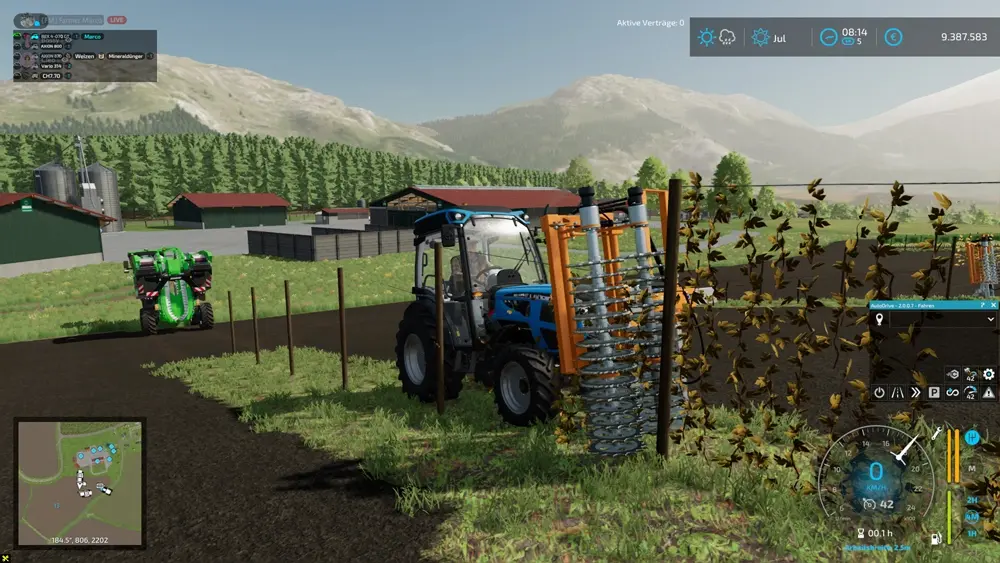1000x563 pixels.
Task: Select the Vario 314 vehicle row
Action: pyautogui.click(x=50, y=66)
